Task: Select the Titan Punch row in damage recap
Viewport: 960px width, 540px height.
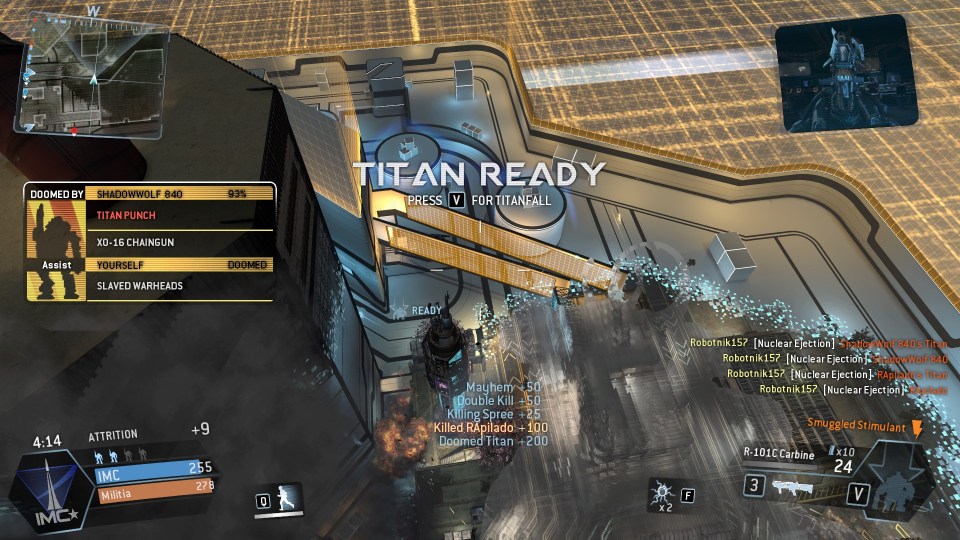Action: point(180,215)
